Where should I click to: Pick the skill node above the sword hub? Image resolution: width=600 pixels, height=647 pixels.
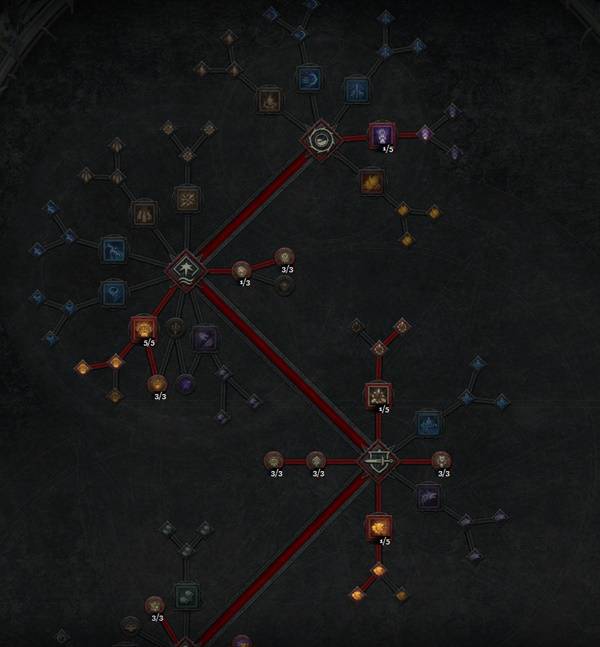click(378, 395)
